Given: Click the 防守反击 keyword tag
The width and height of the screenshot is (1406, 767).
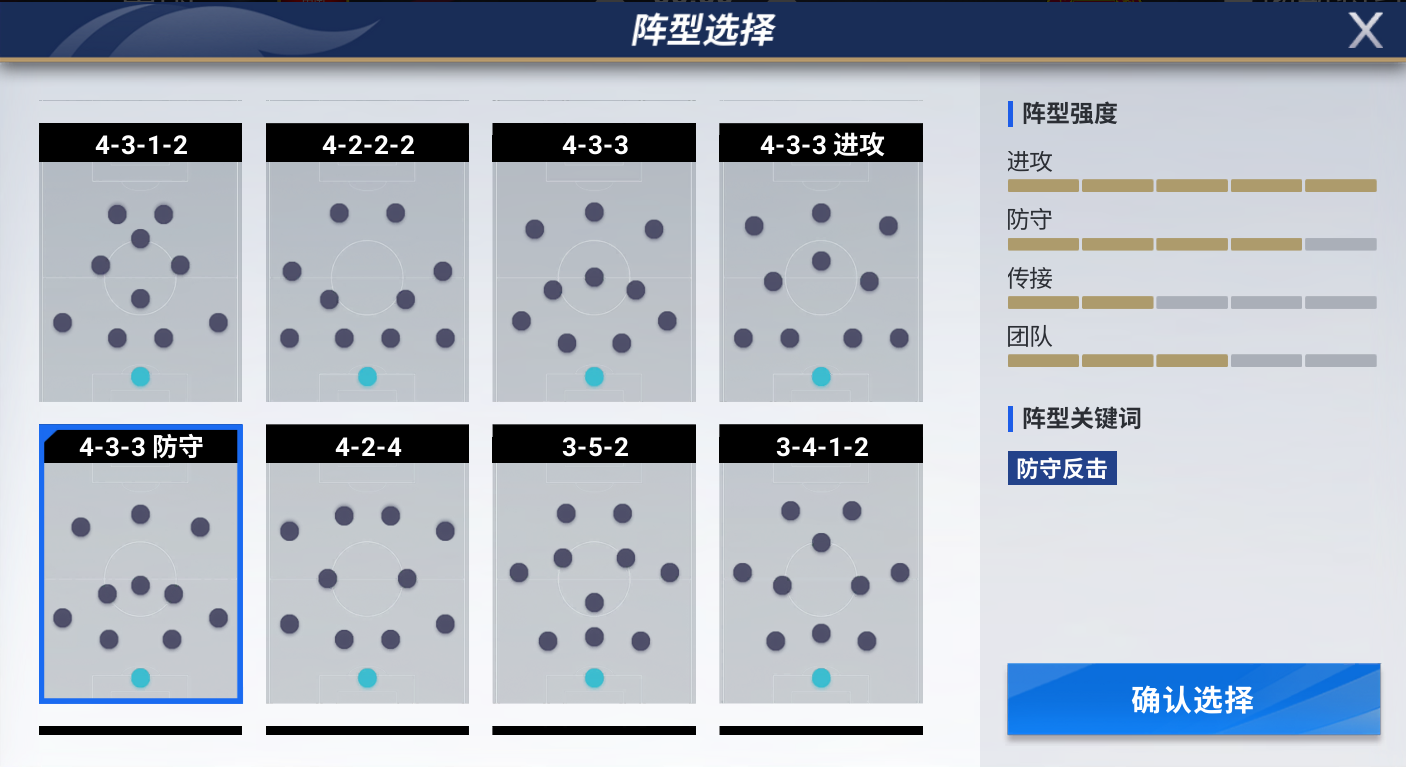Looking at the screenshot, I should click(1062, 468).
